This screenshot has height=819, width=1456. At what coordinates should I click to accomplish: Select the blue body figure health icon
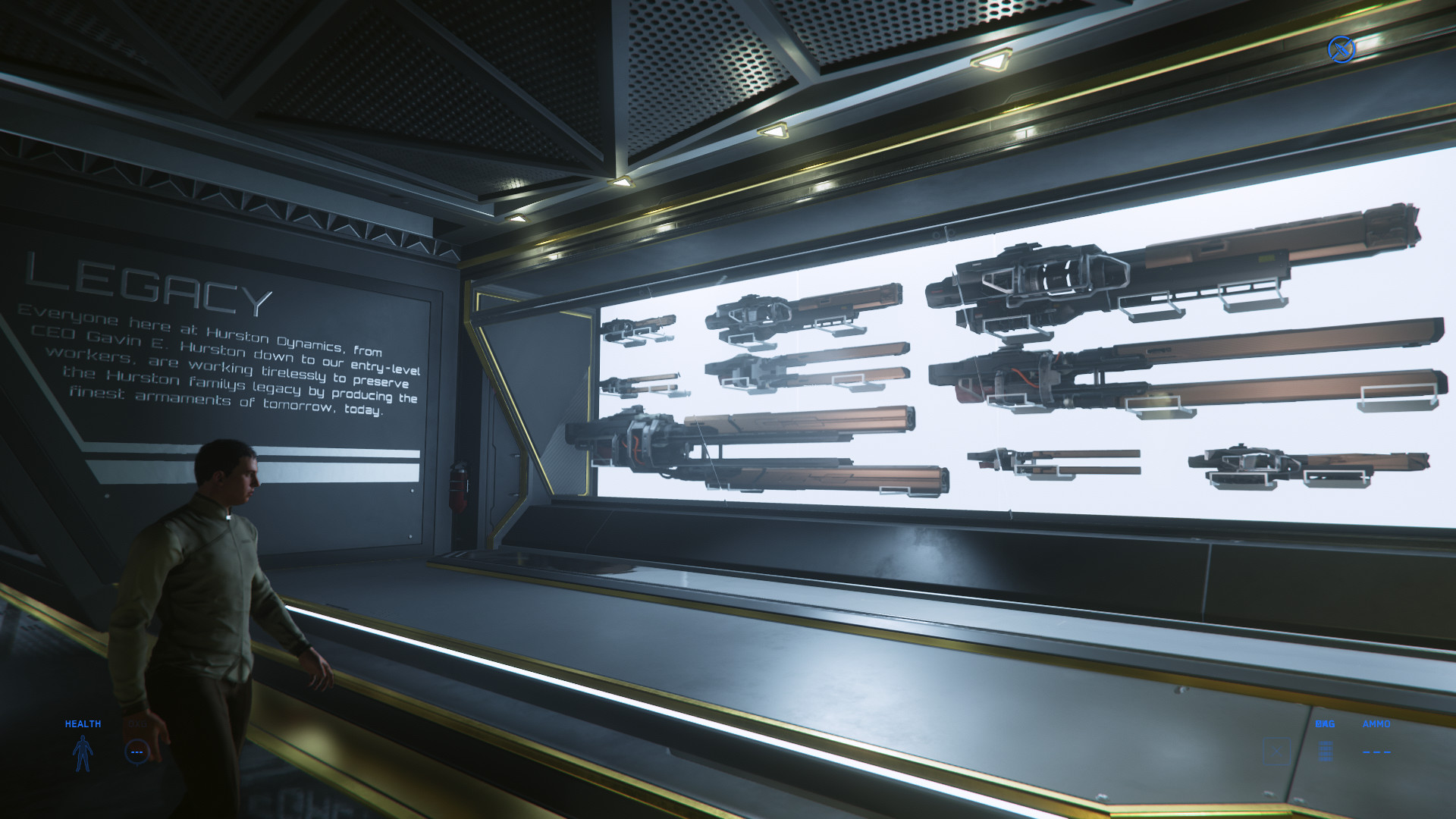pos(83,753)
